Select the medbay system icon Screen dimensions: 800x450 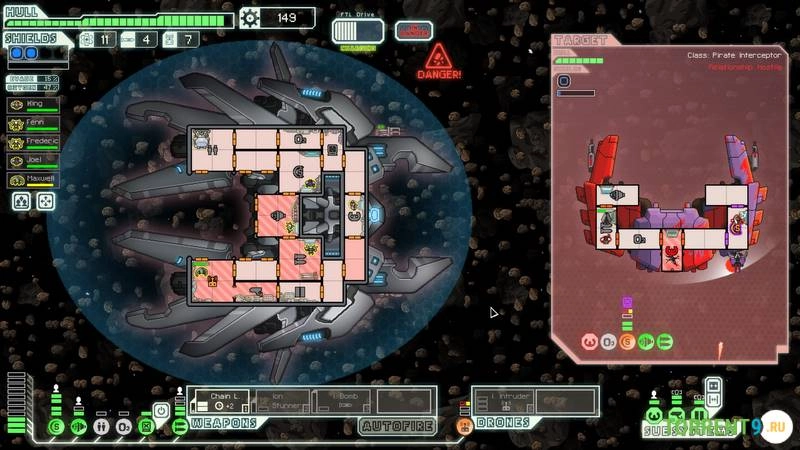tap(101, 427)
